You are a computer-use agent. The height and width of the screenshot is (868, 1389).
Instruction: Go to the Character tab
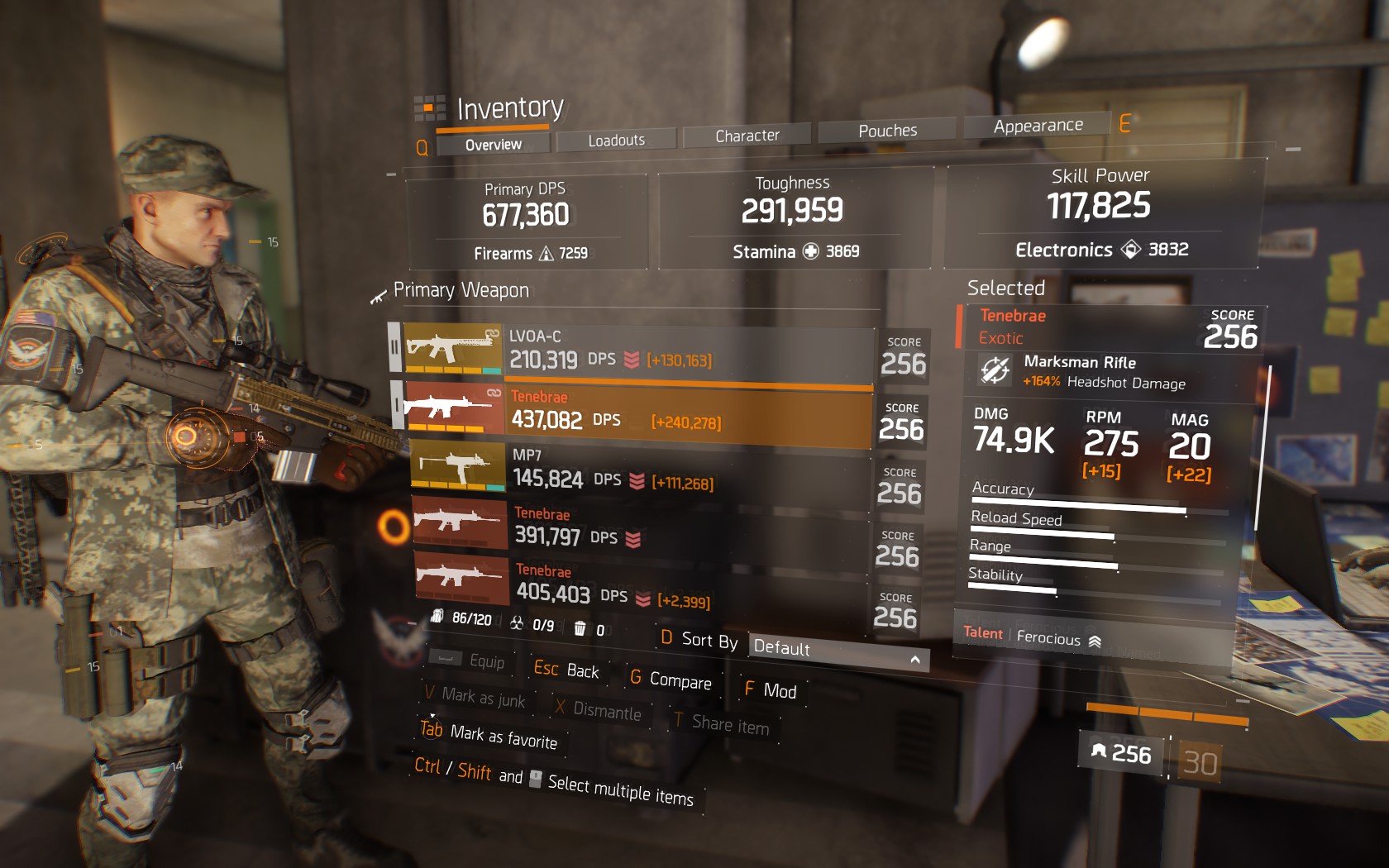click(x=747, y=136)
